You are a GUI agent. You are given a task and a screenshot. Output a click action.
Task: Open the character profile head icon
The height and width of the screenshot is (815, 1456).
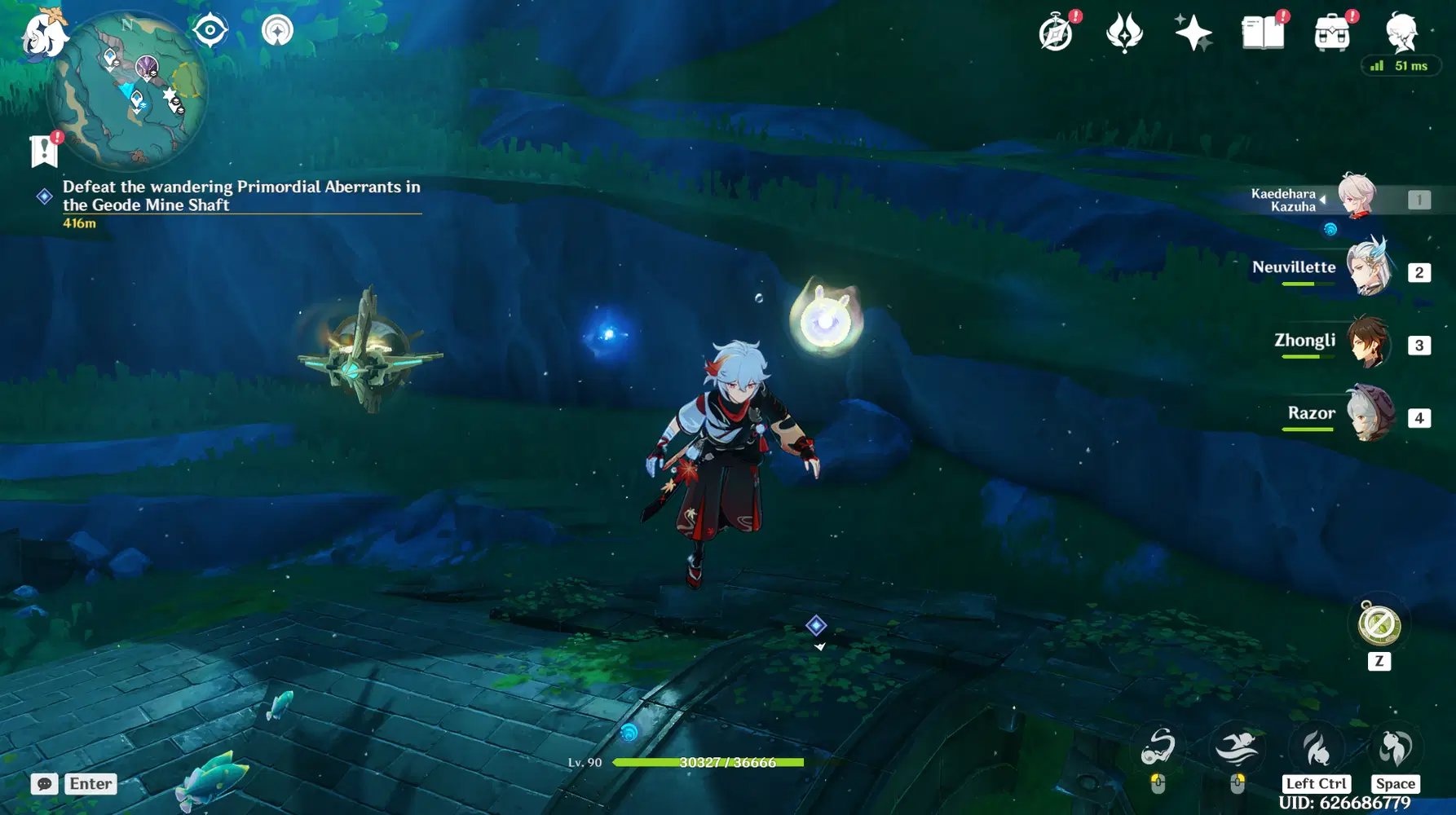click(x=1401, y=33)
